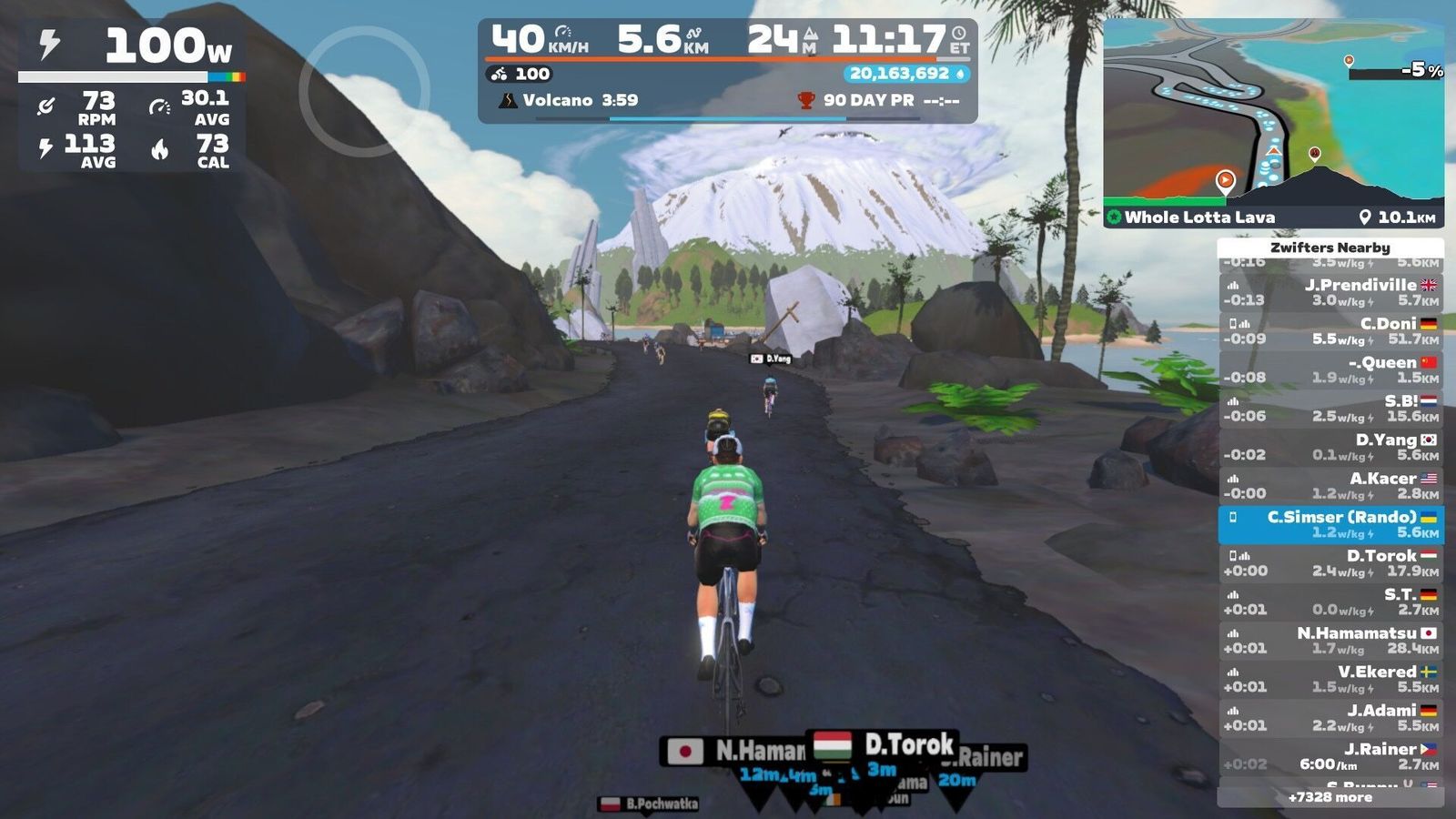The width and height of the screenshot is (1456, 819).
Task: Select J.Prendiville in Zwifters Nearby list
Action: [x=1330, y=292]
